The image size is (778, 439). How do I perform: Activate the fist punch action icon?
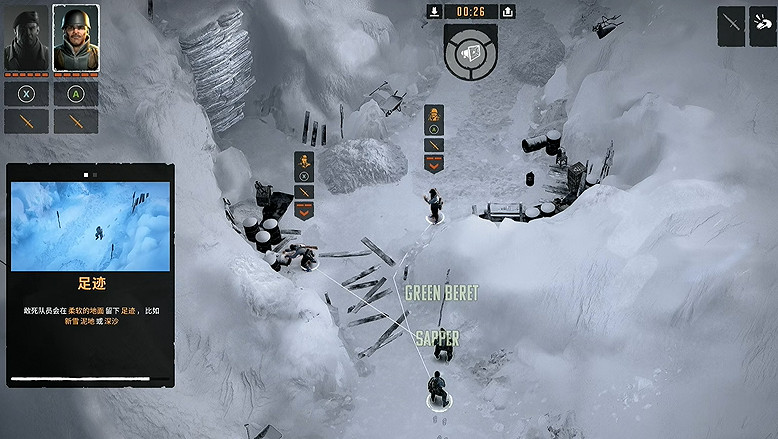tap(762, 25)
